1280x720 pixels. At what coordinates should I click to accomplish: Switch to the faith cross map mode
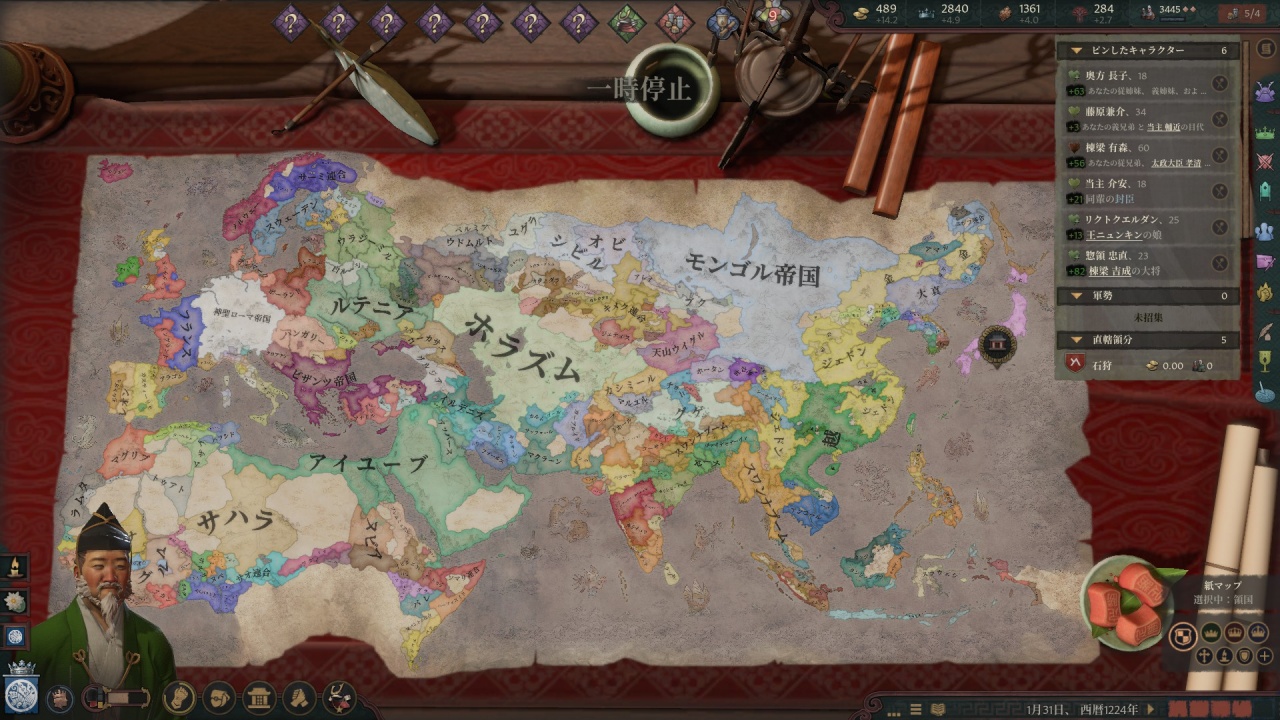[x=1205, y=656]
